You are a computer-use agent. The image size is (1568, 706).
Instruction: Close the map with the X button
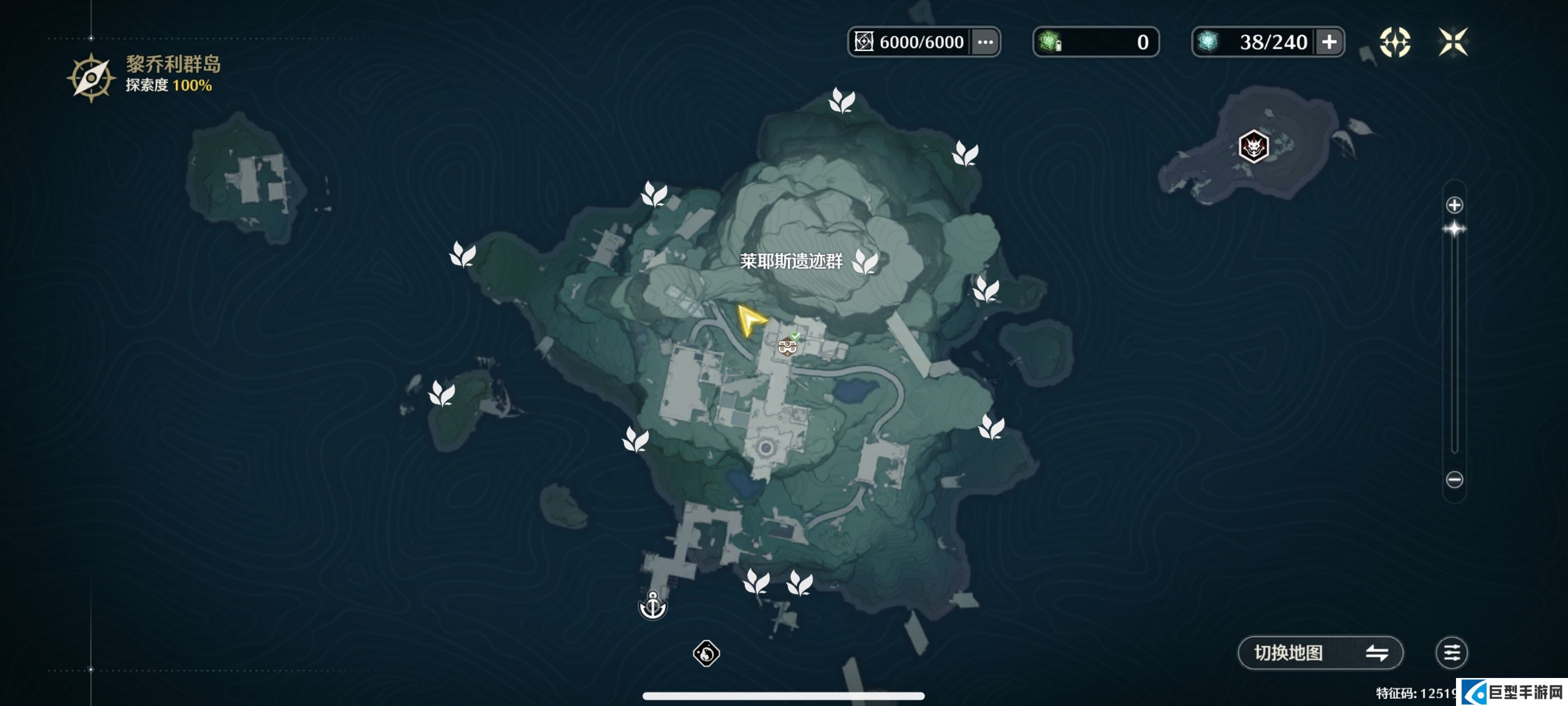click(1452, 42)
